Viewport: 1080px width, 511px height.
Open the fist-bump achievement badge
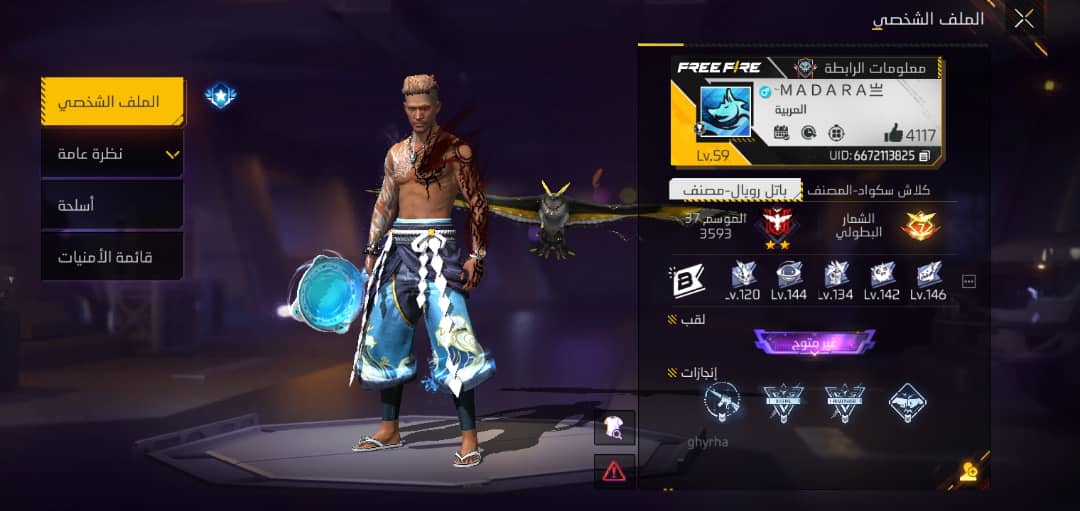(907, 402)
